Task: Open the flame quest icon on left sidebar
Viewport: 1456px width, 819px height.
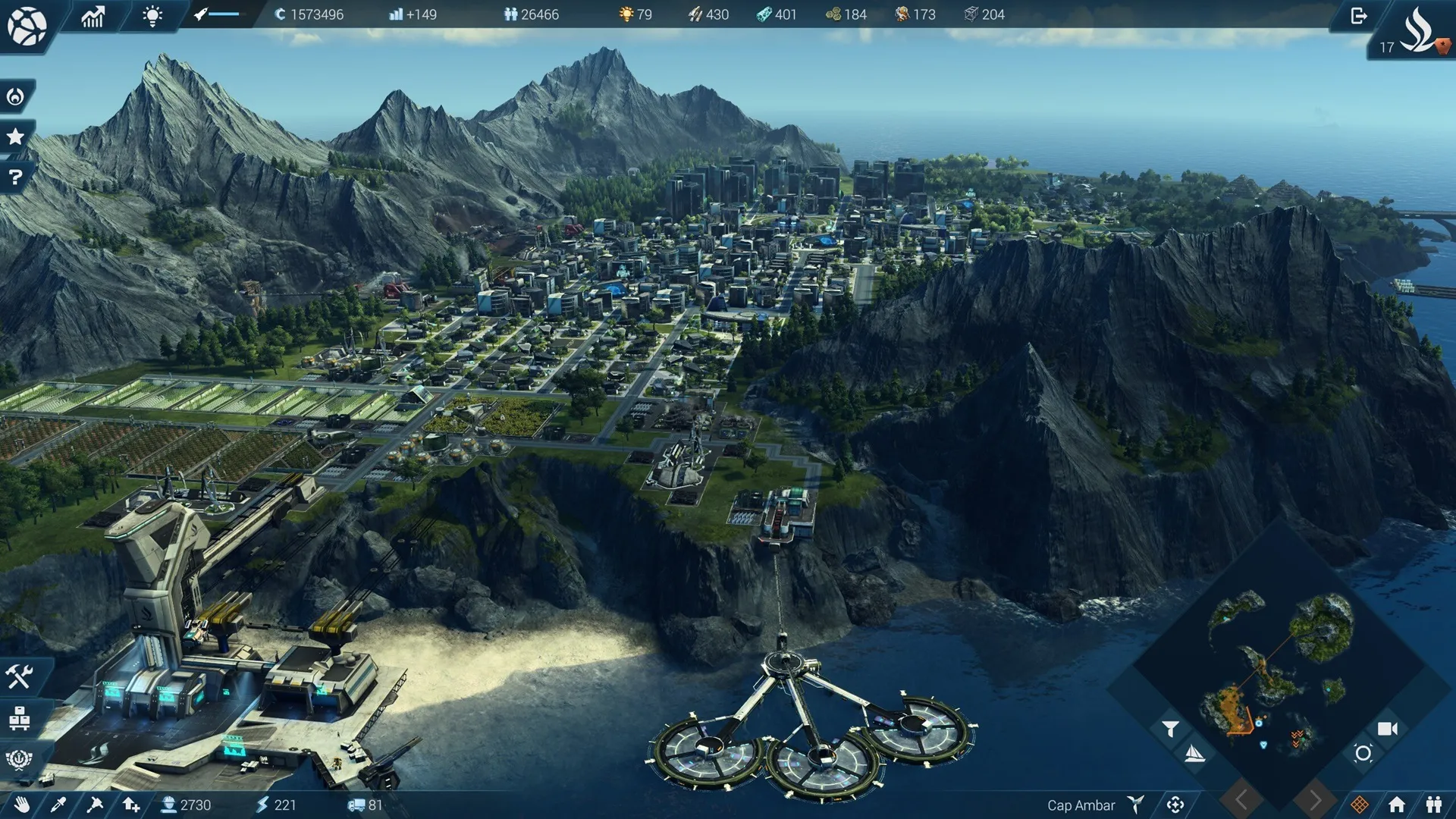Action: 15,96
